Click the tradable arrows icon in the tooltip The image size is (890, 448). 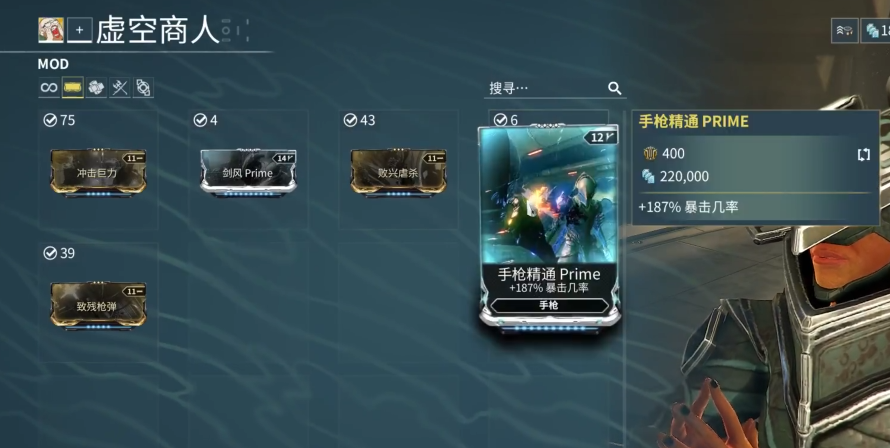(x=863, y=154)
